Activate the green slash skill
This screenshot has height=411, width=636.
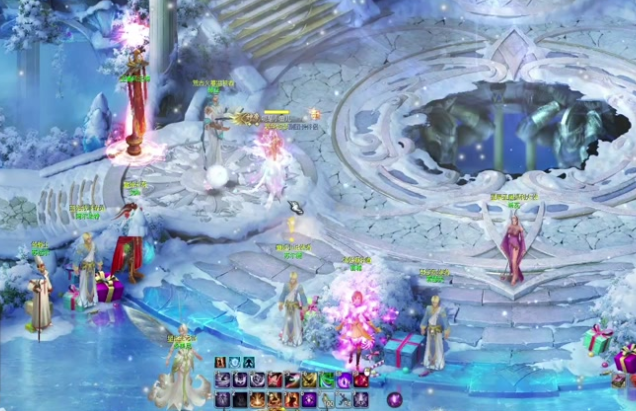click(x=324, y=380)
